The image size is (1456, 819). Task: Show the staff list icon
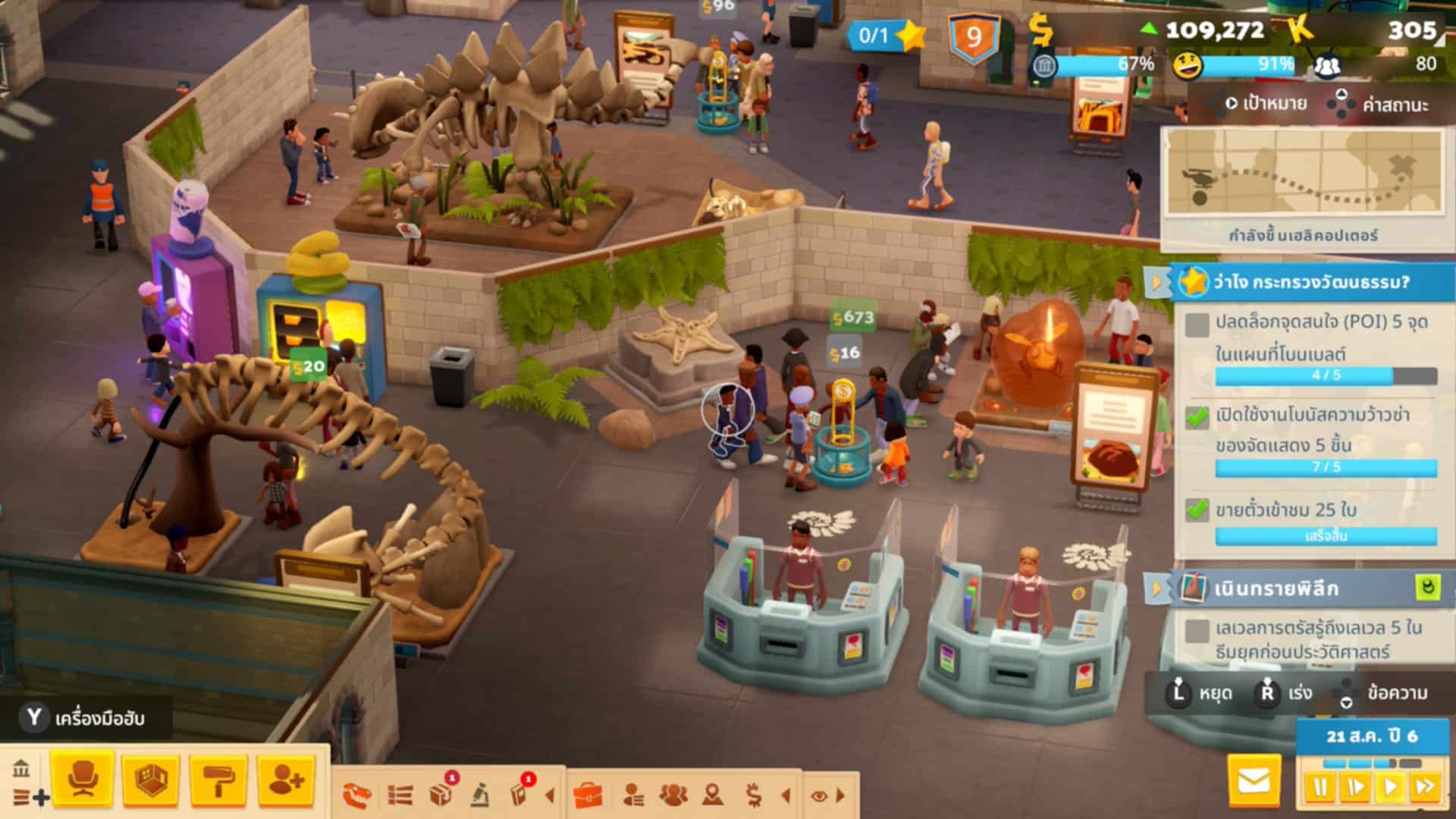click(633, 795)
